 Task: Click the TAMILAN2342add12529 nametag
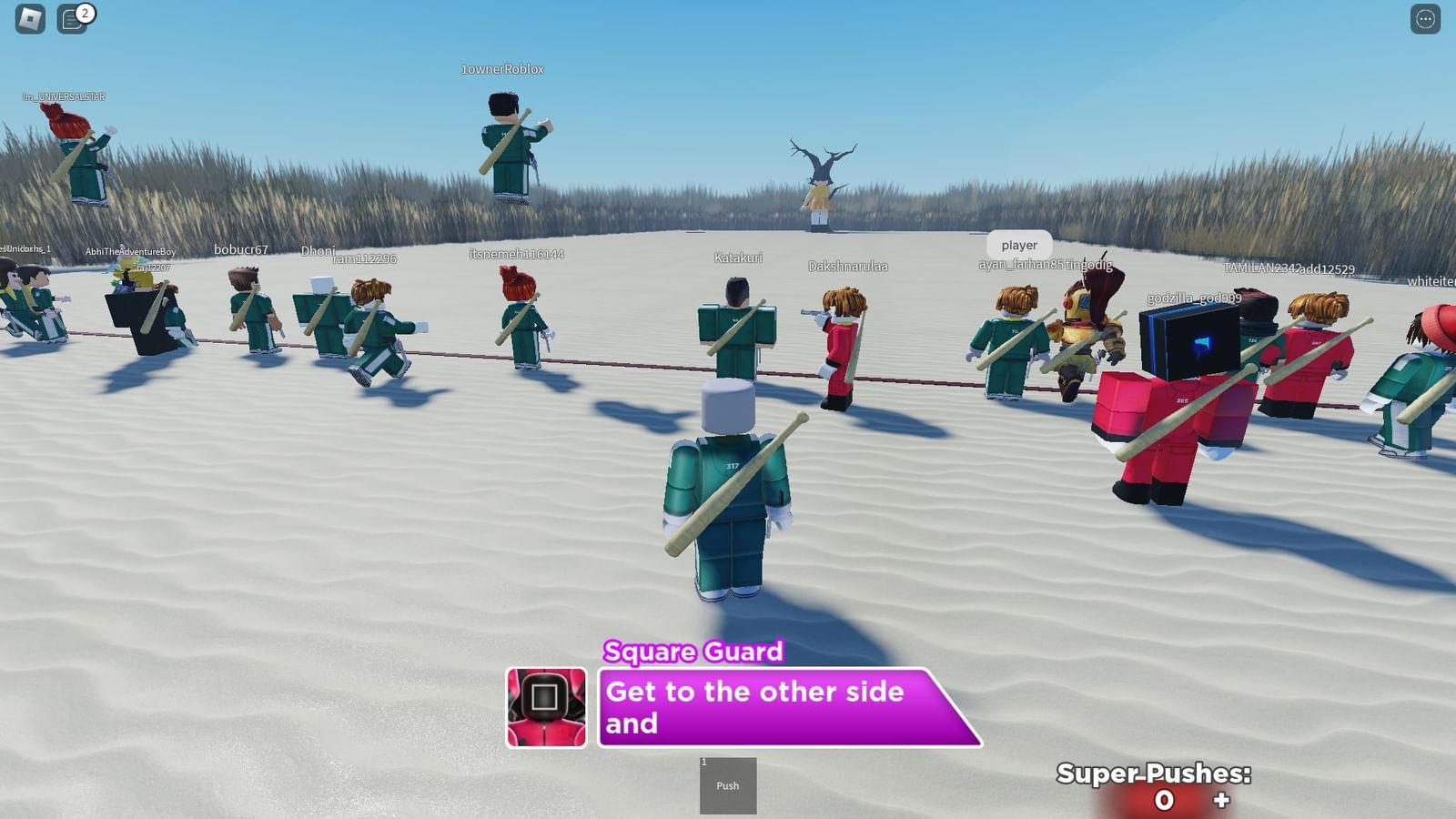pos(1289,268)
